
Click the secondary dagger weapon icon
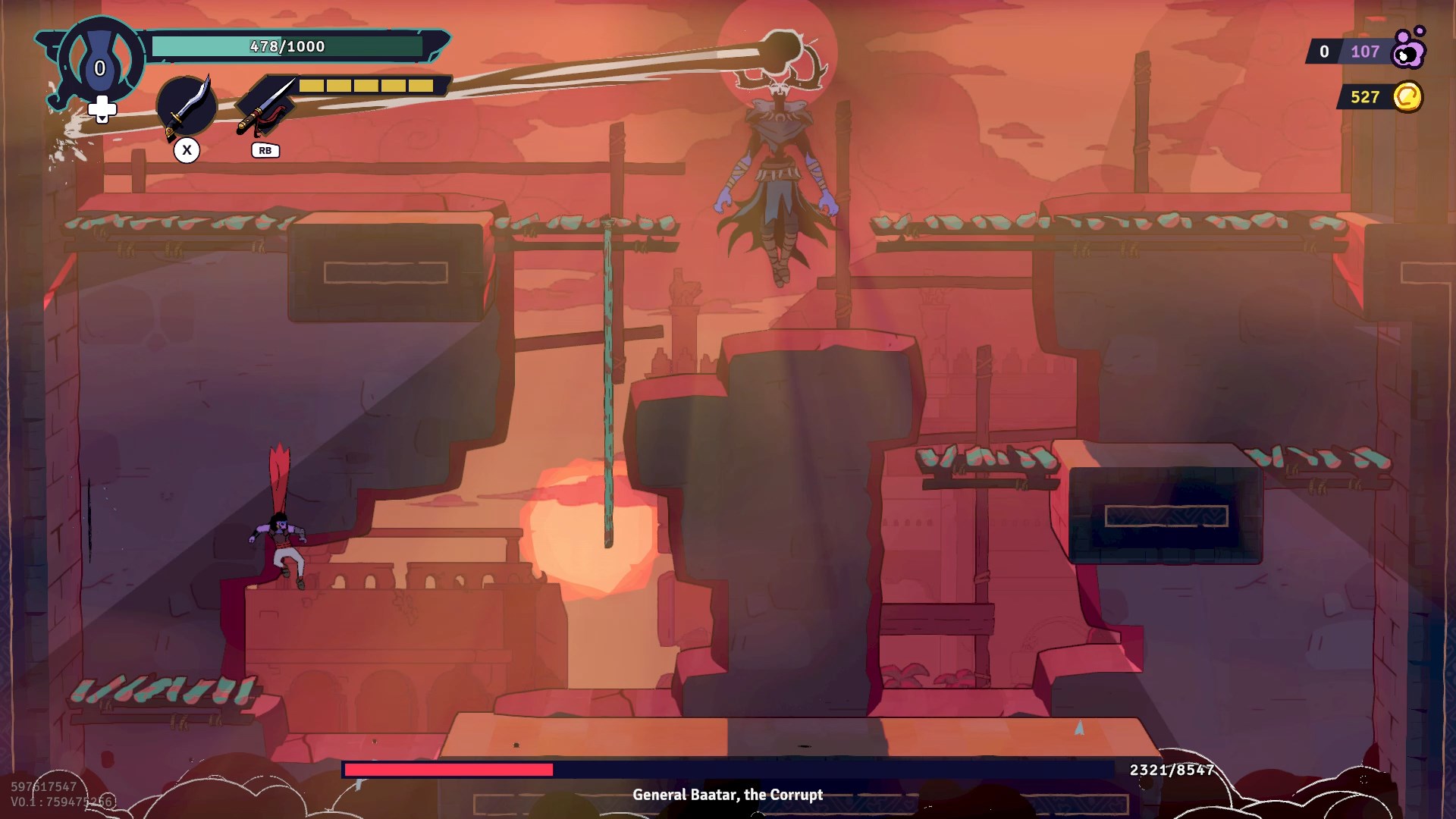click(x=265, y=107)
